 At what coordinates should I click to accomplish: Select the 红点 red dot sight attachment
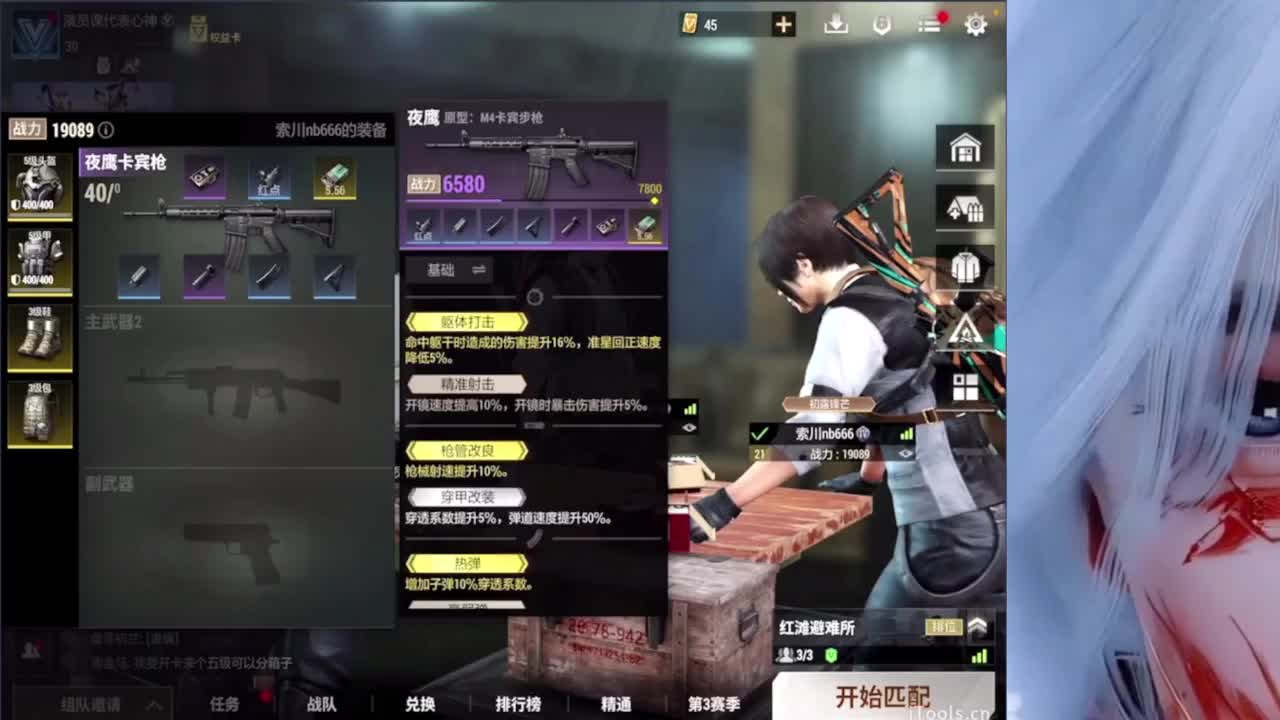[268, 177]
